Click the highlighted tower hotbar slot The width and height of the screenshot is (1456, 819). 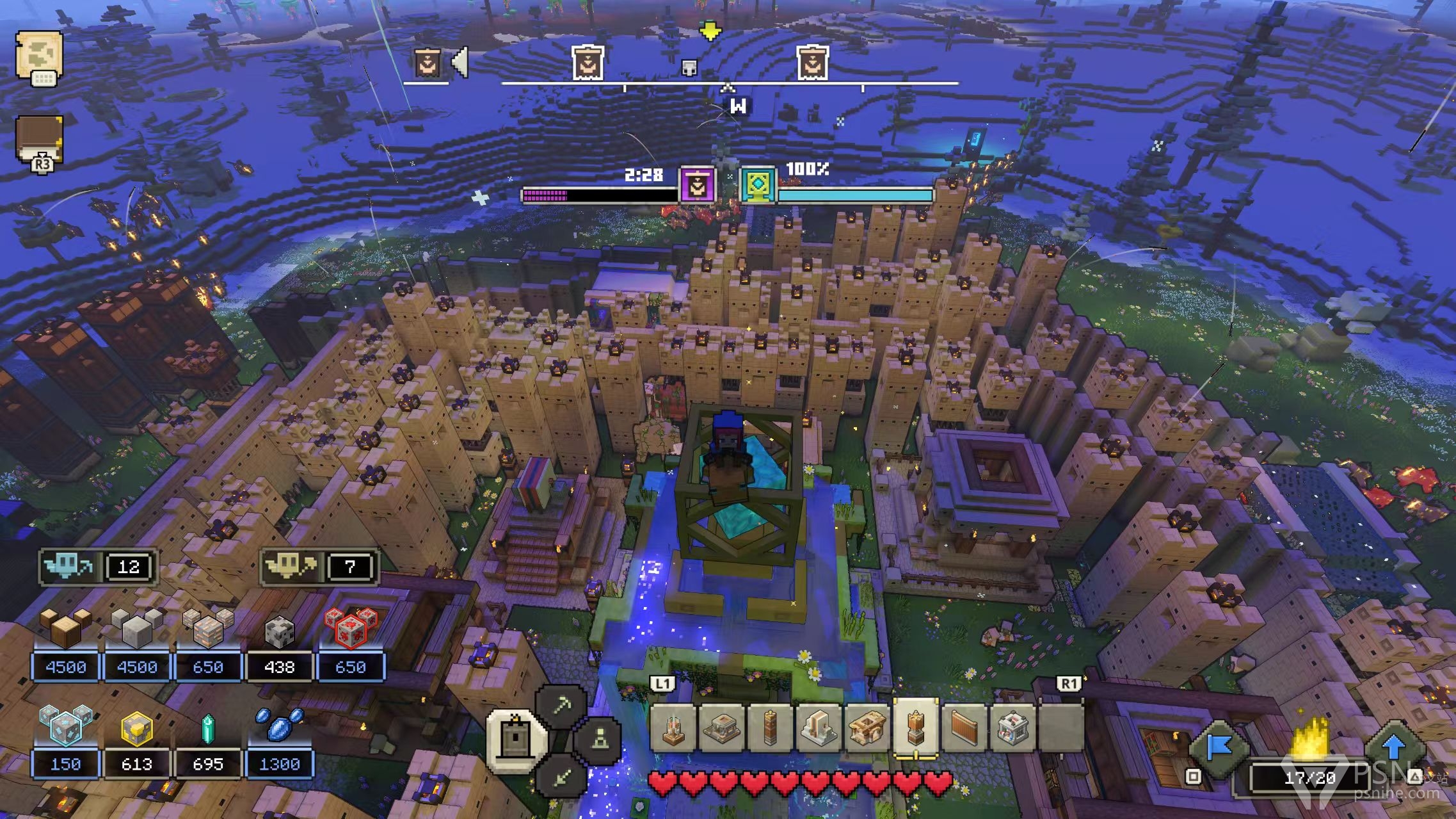[x=916, y=727]
